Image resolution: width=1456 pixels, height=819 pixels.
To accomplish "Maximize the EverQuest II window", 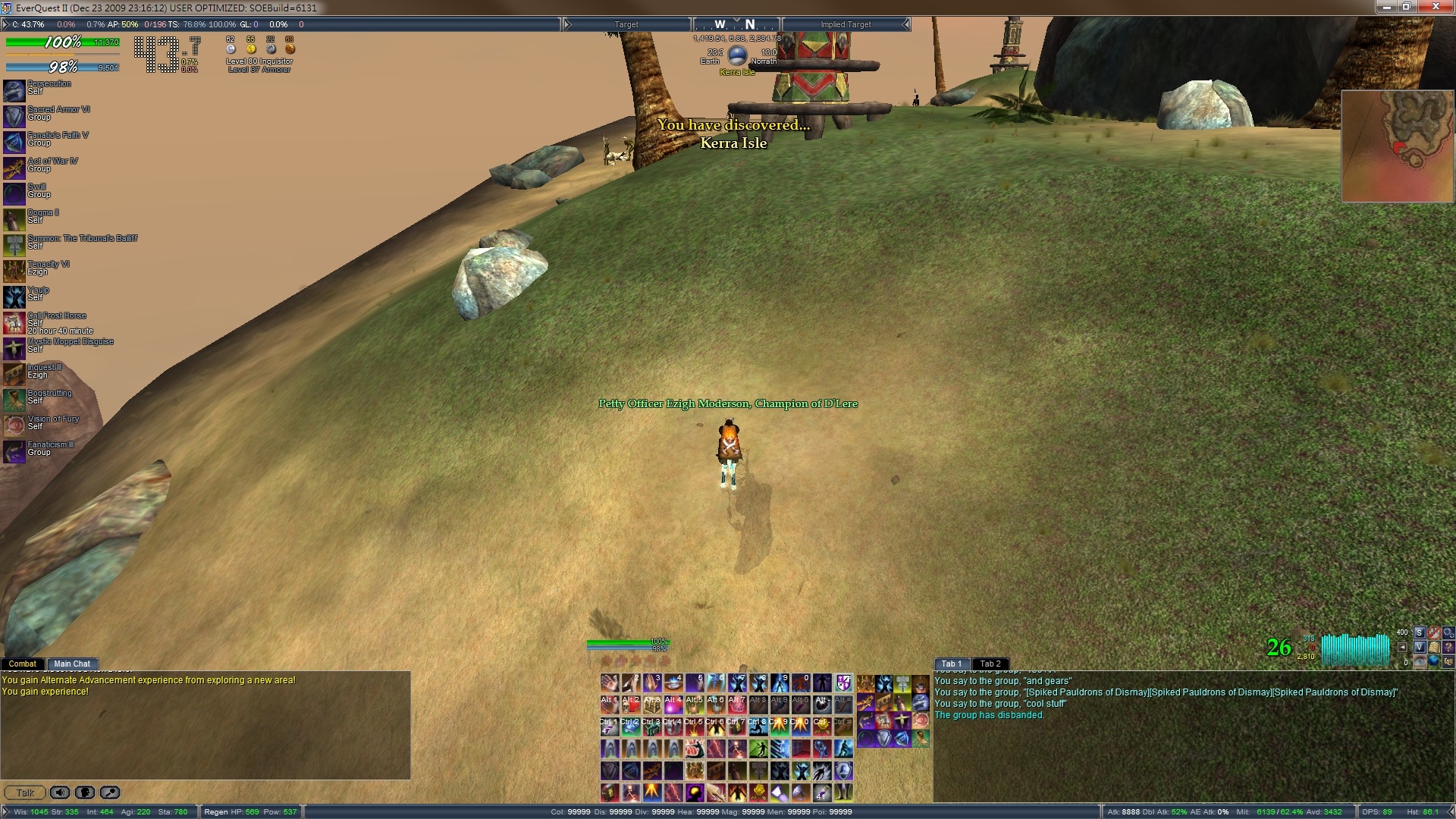I will (1406, 7).
